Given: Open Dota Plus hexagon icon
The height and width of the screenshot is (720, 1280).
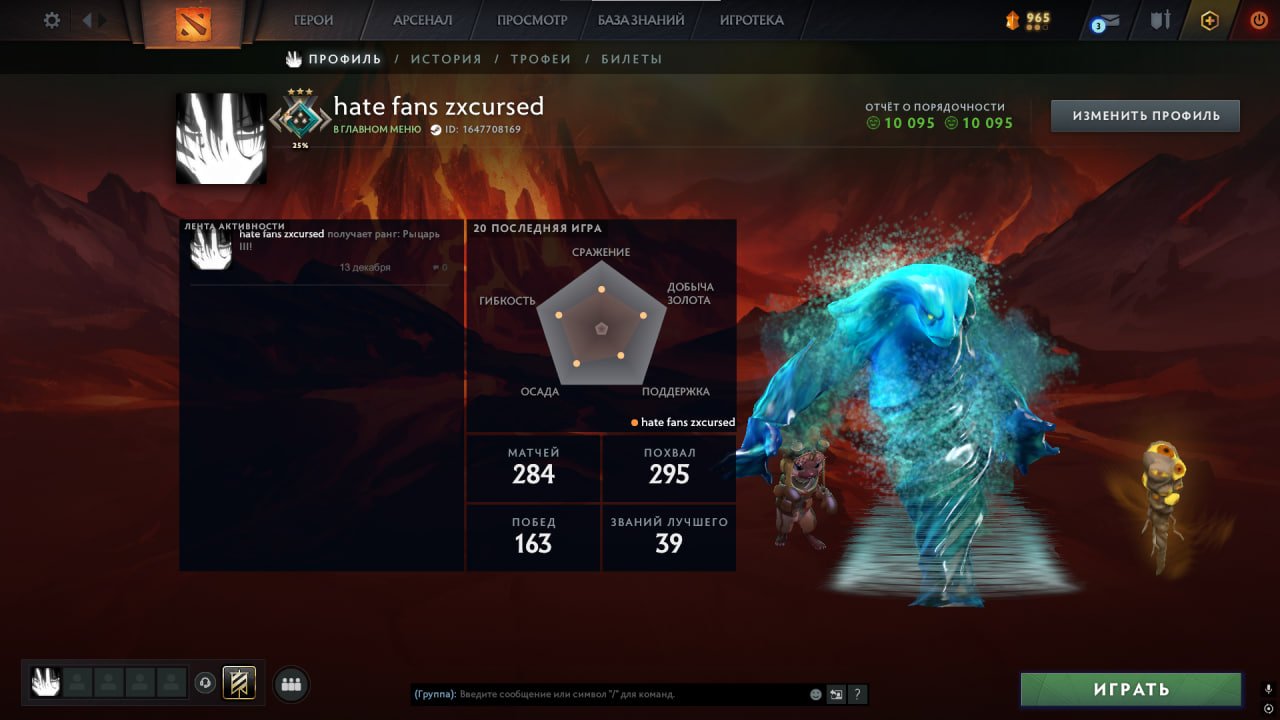Looking at the screenshot, I should coord(1209,18).
